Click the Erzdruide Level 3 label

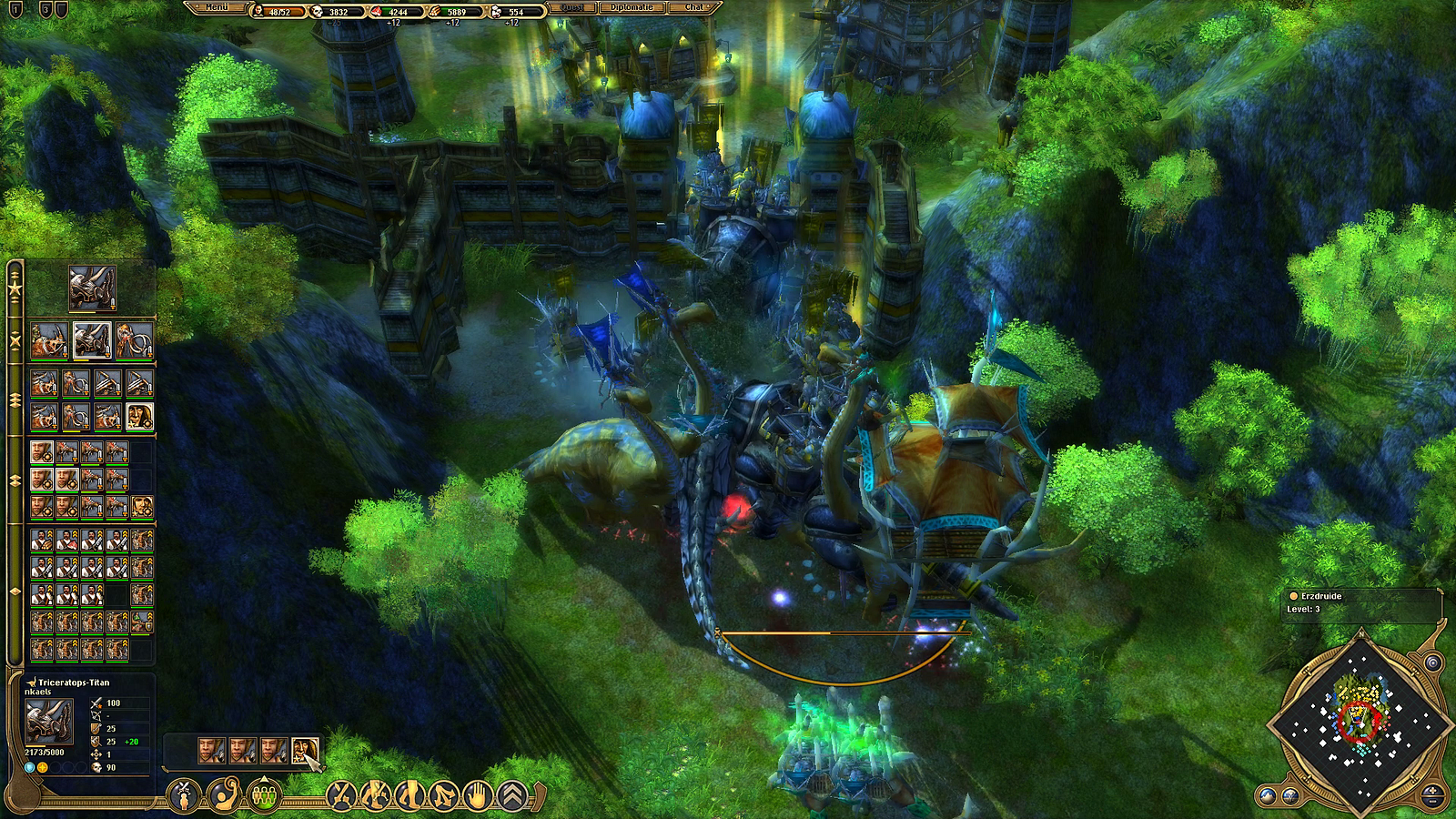(1319, 602)
